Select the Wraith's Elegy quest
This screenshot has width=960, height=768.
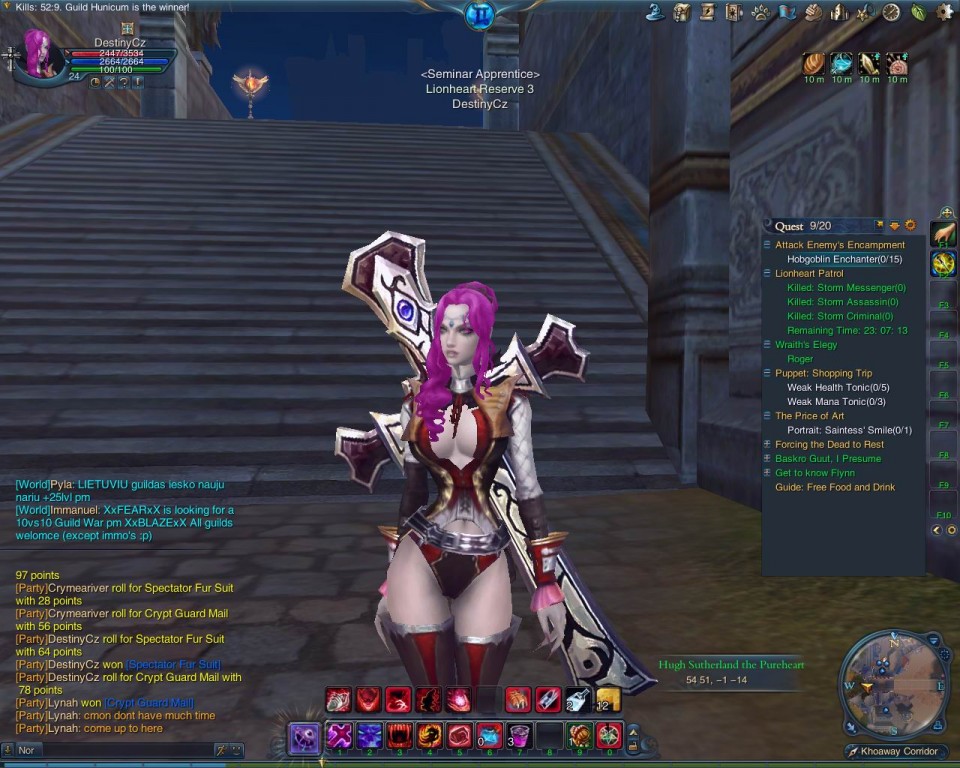coord(806,345)
